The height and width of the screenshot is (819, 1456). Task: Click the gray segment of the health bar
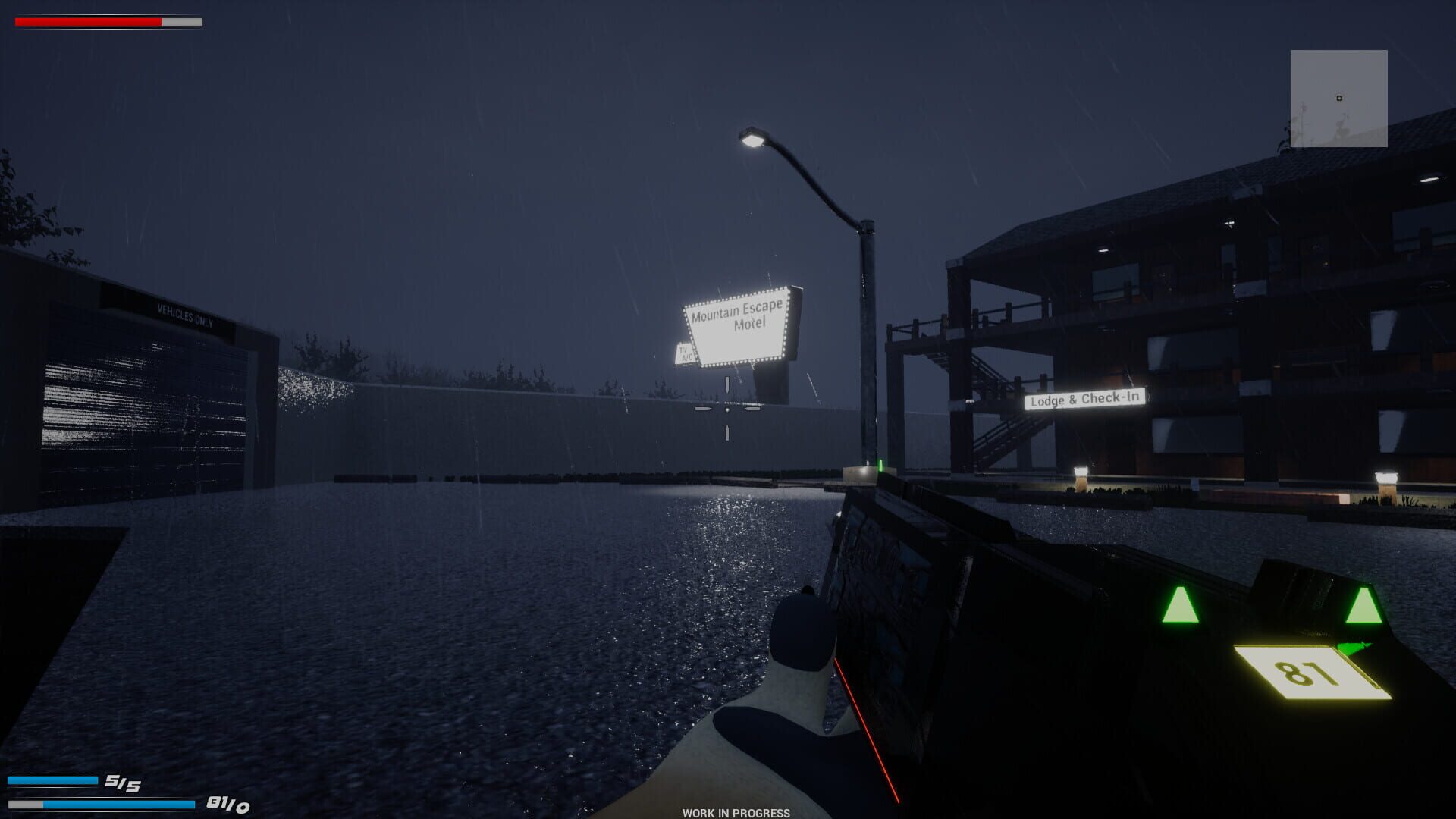pos(180,21)
